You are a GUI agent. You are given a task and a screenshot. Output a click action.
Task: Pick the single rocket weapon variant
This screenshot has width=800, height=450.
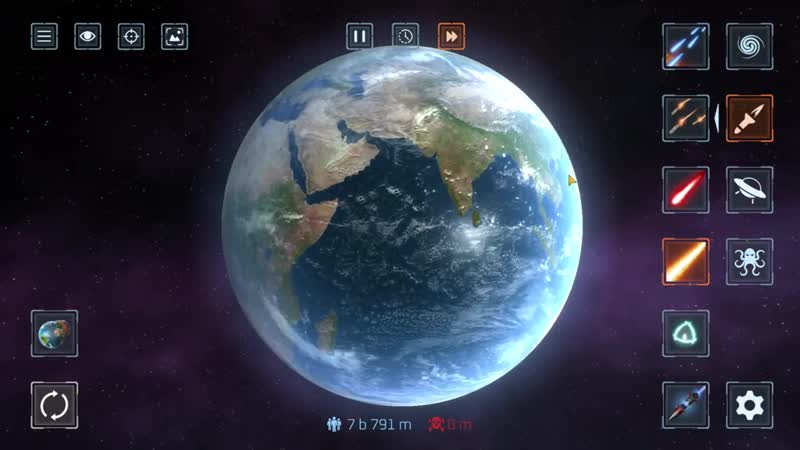(749, 118)
